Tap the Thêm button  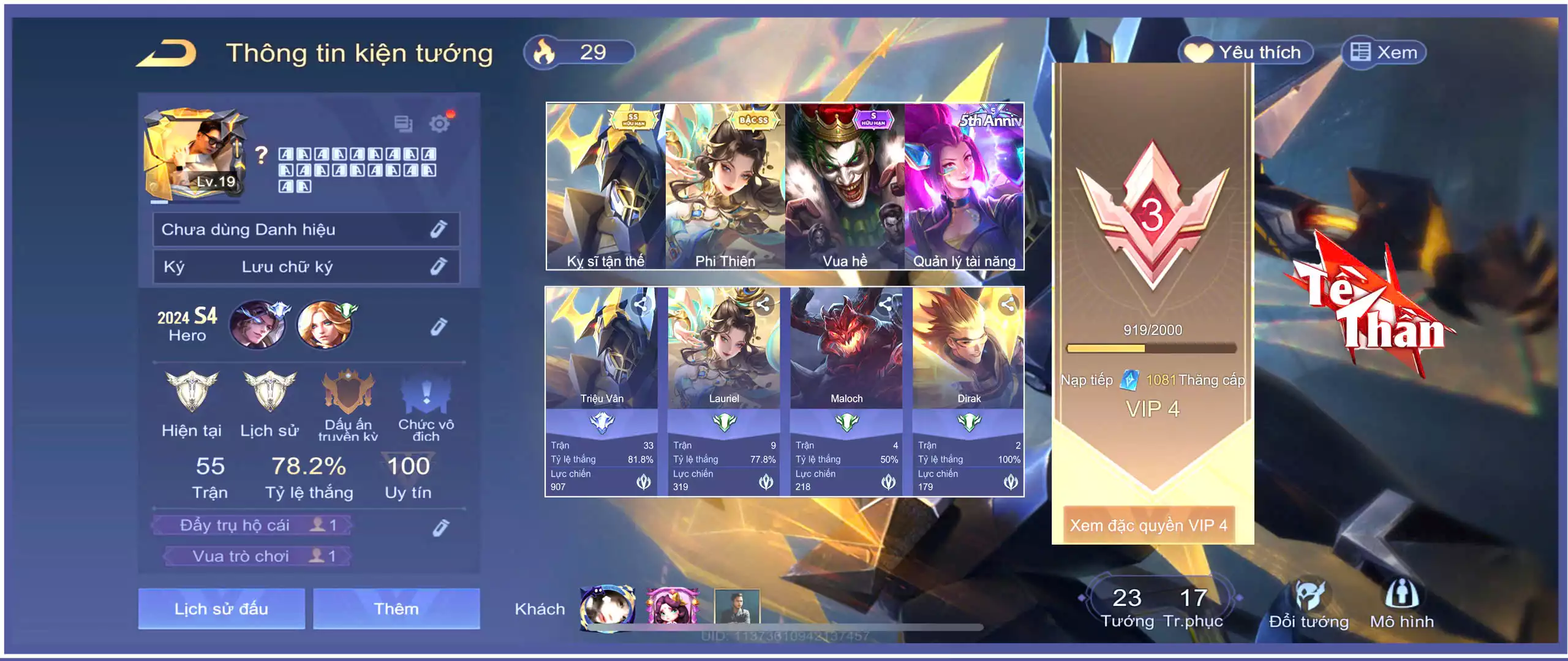click(x=396, y=608)
